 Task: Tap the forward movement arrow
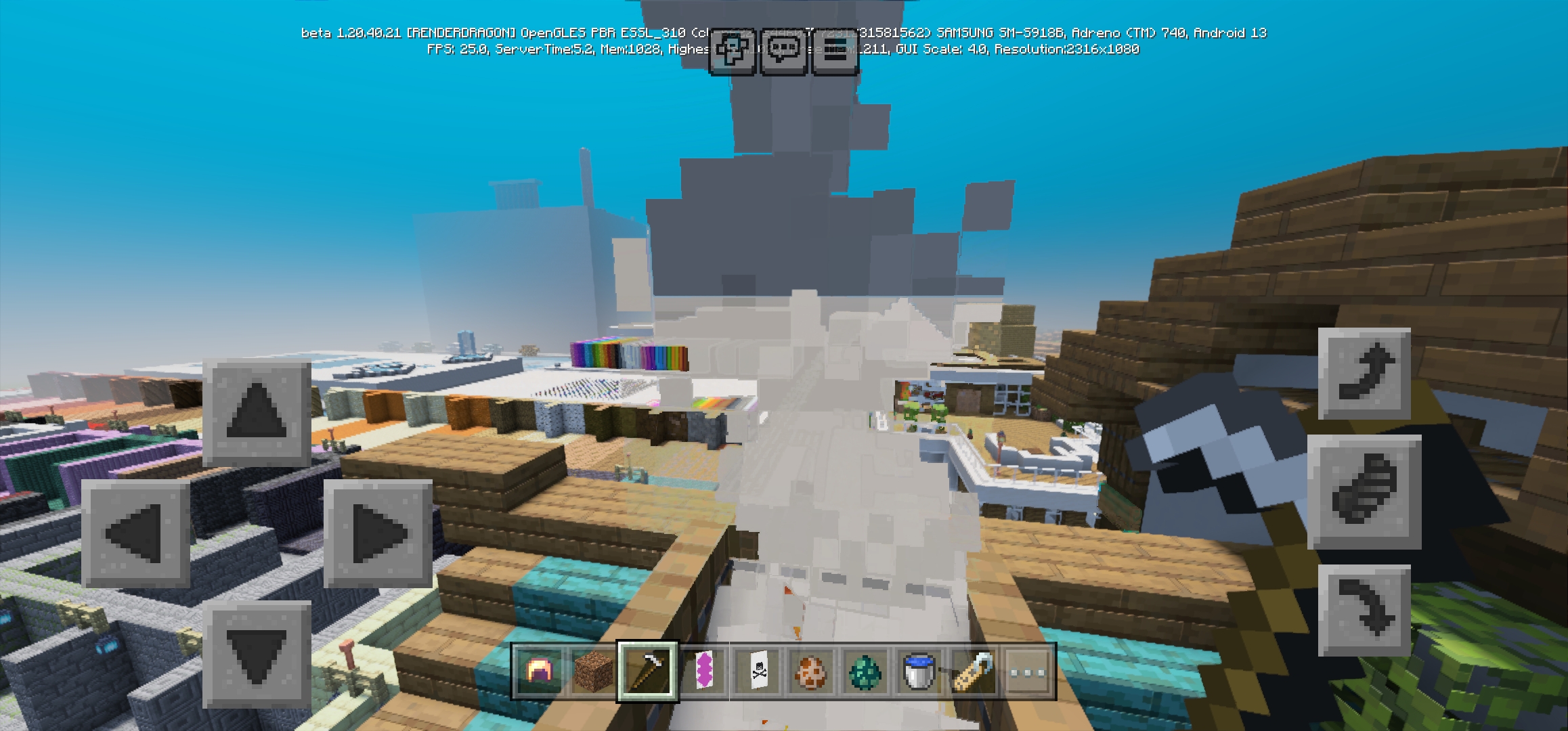(257, 412)
